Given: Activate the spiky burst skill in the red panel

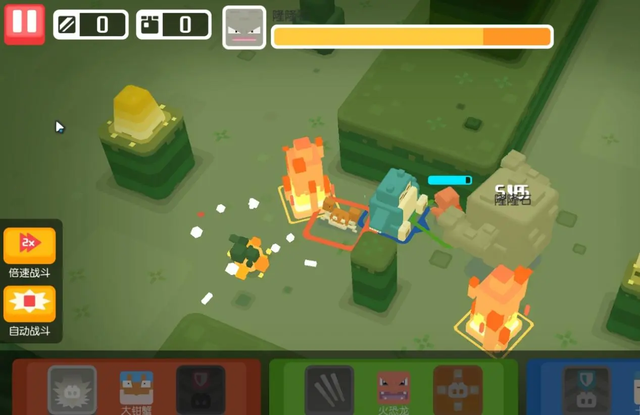Looking at the screenshot, I should pos(72,390).
